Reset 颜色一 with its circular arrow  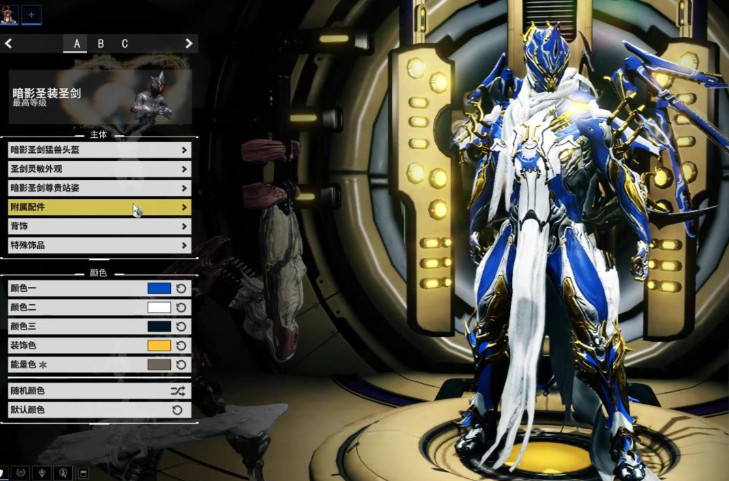181,288
